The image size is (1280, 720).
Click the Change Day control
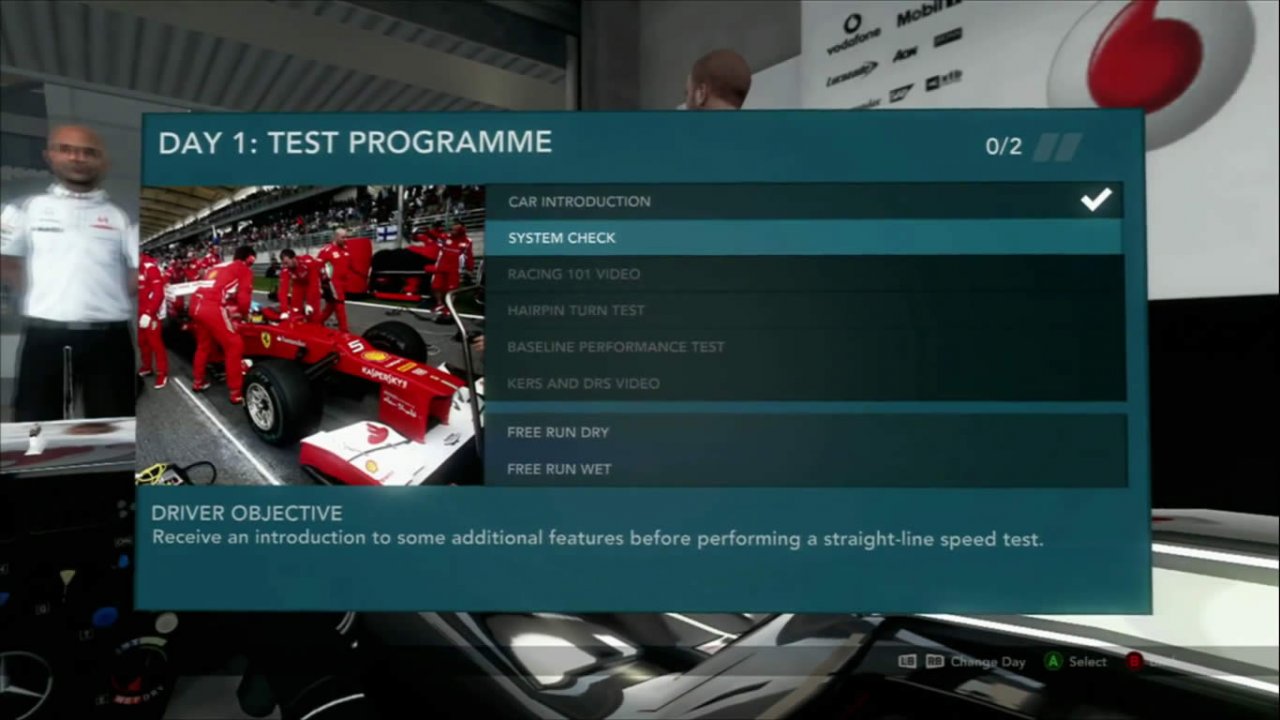(x=988, y=662)
